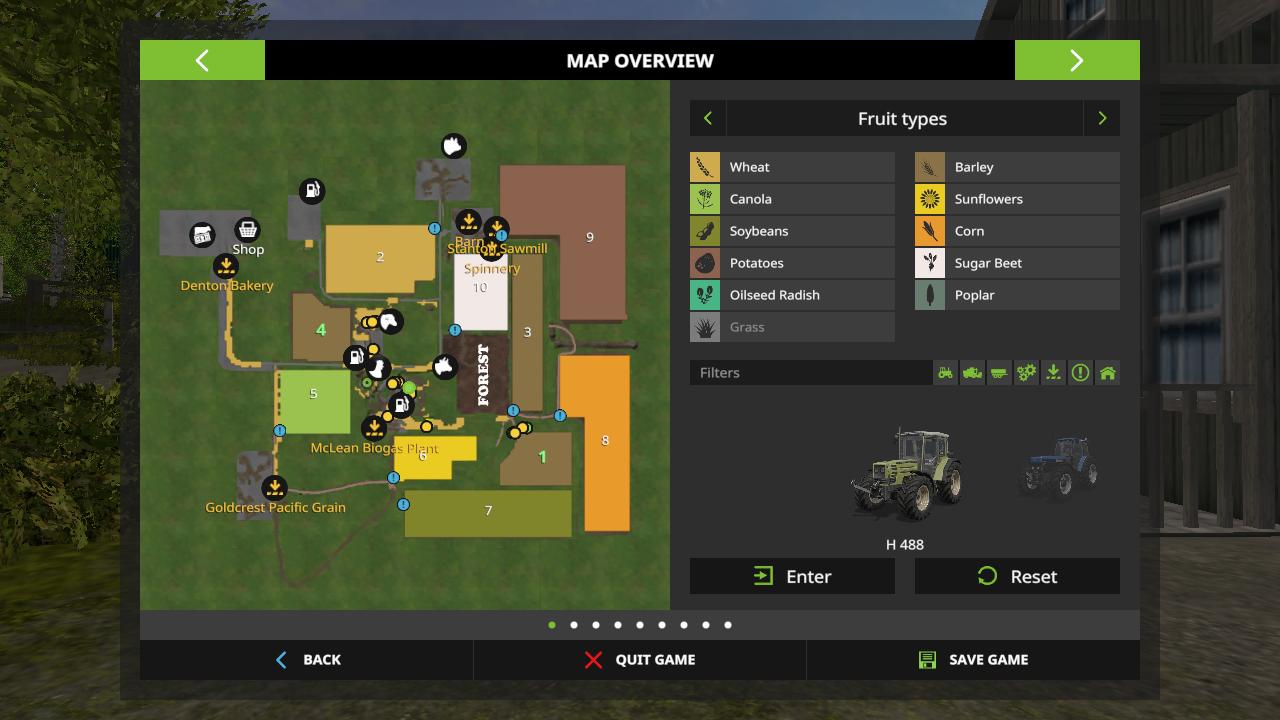Image resolution: width=1280 pixels, height=720 pixels.
Task: Click the MAP OVERVIEW title bar
Action: point(639,60)
